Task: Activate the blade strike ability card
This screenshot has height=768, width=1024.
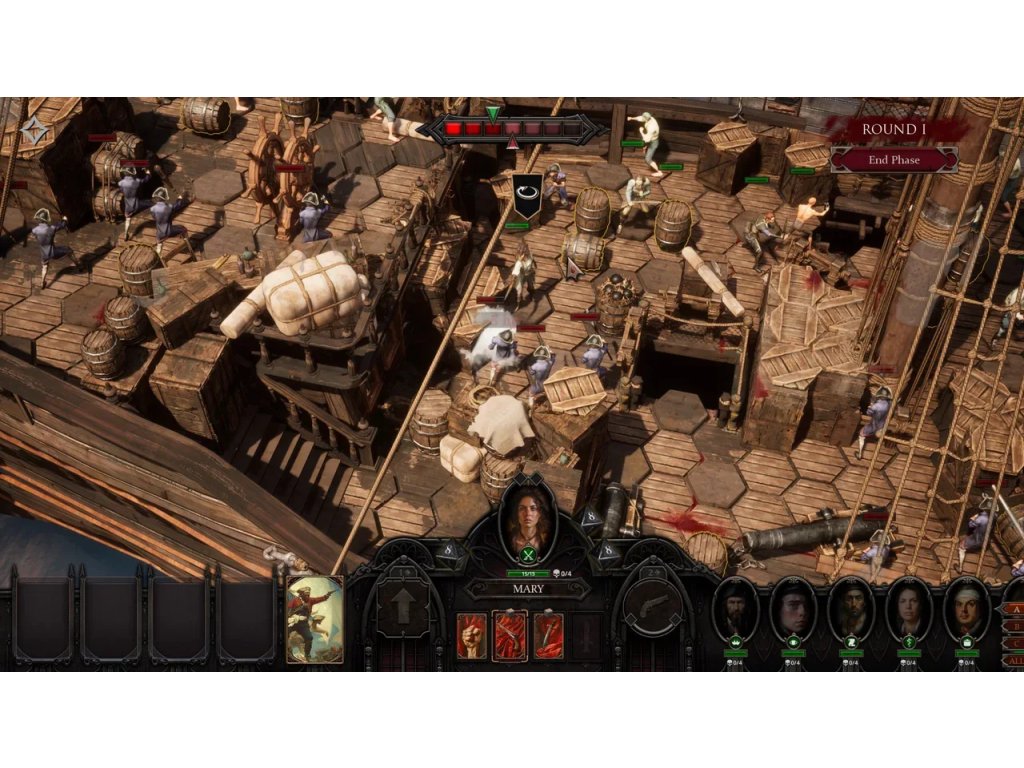Action: click(x=548, y=635)
